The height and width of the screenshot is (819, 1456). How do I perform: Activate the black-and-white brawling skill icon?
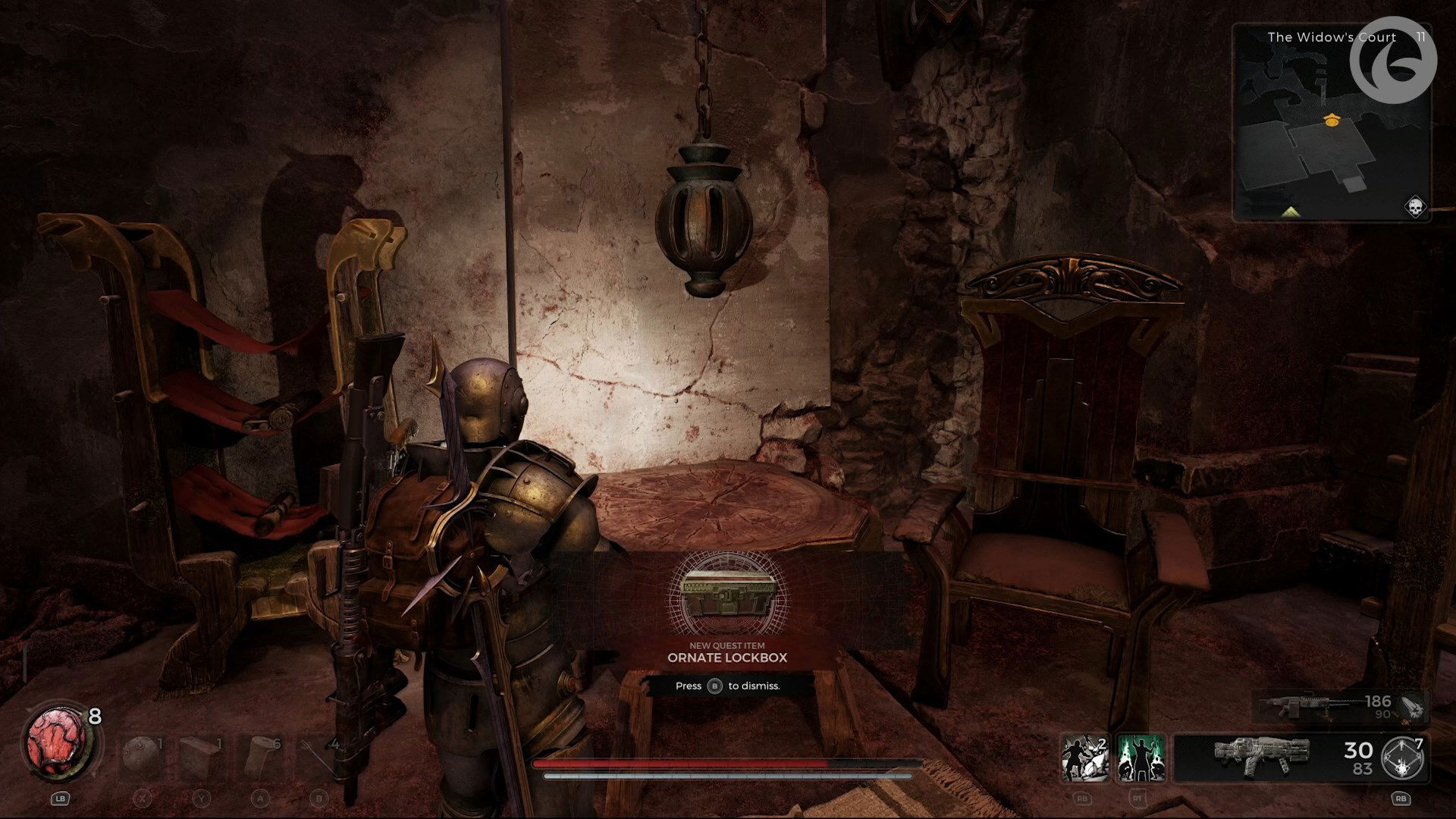(1084, 758)
